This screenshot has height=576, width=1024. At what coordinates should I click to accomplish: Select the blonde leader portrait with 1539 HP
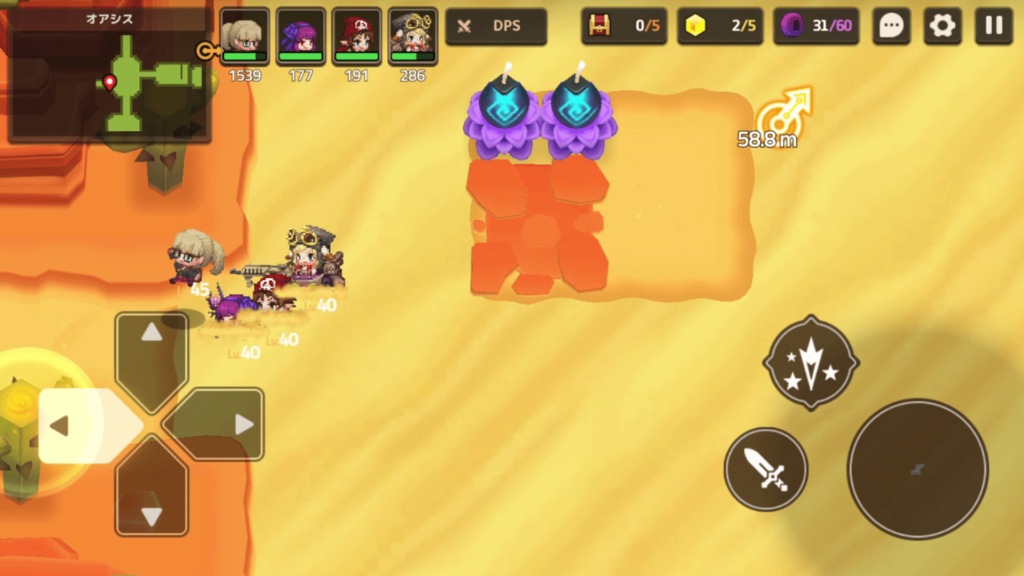pos(245,36)
